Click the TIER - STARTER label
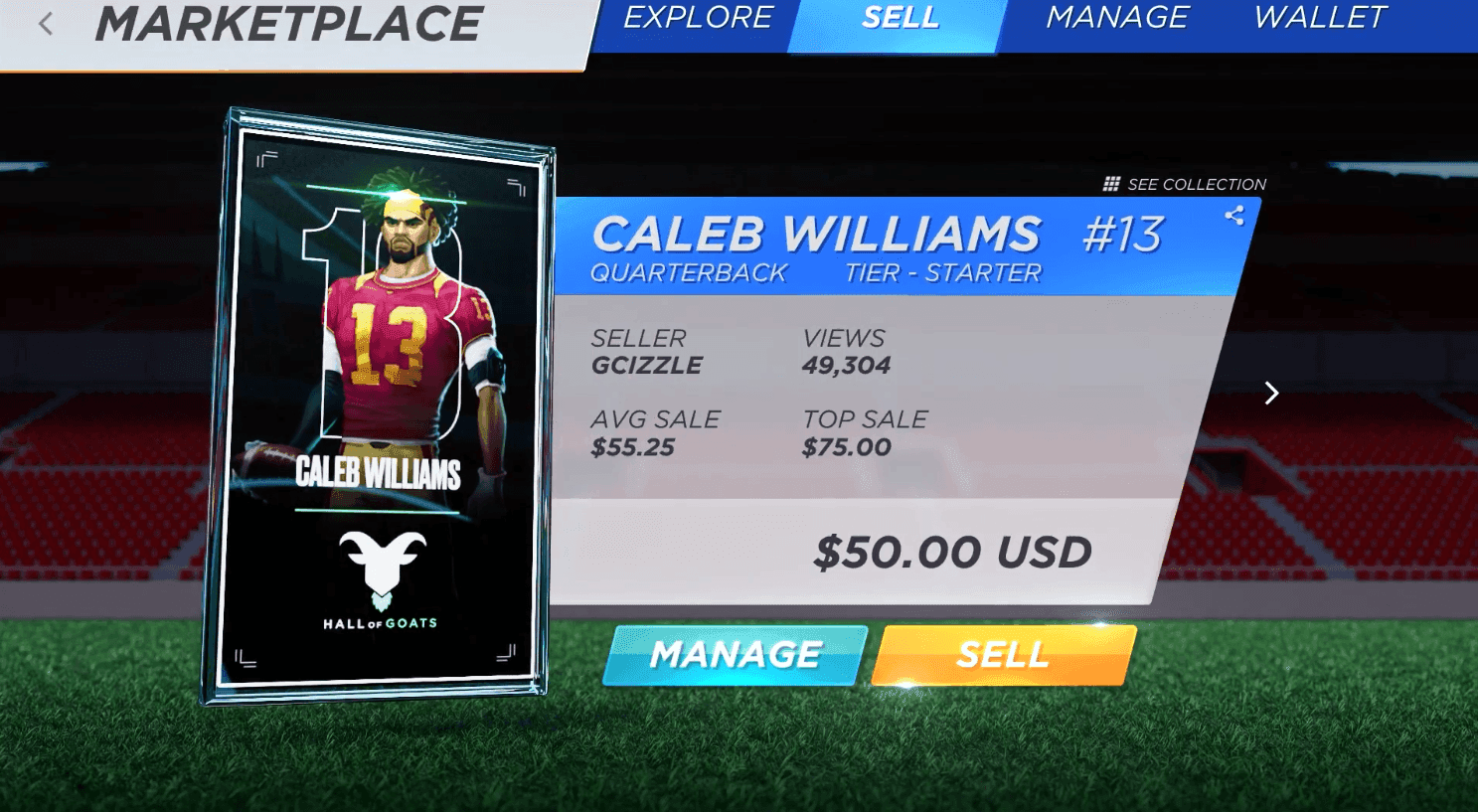 (946, 272)
